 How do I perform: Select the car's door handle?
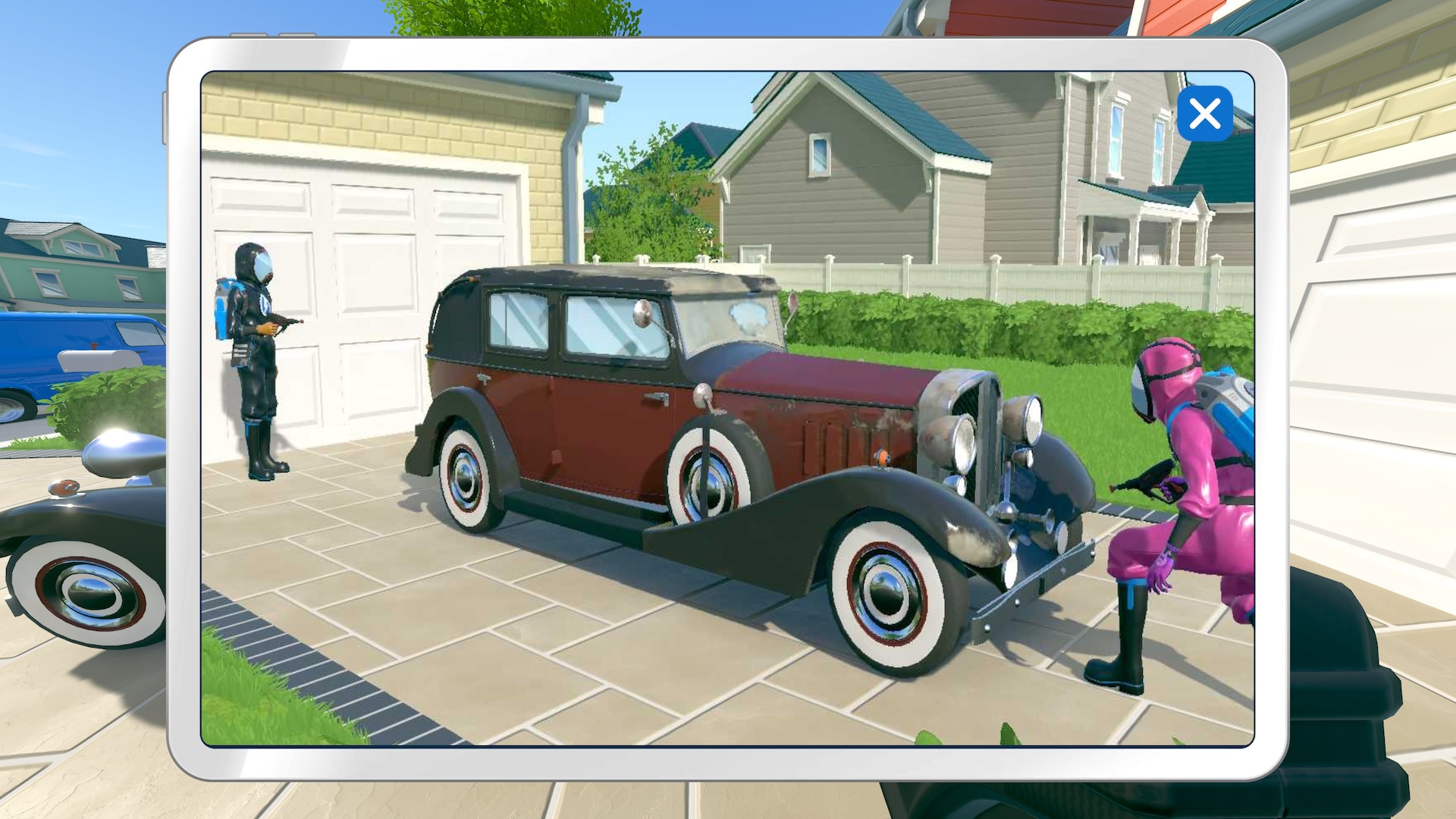point(655,397)
